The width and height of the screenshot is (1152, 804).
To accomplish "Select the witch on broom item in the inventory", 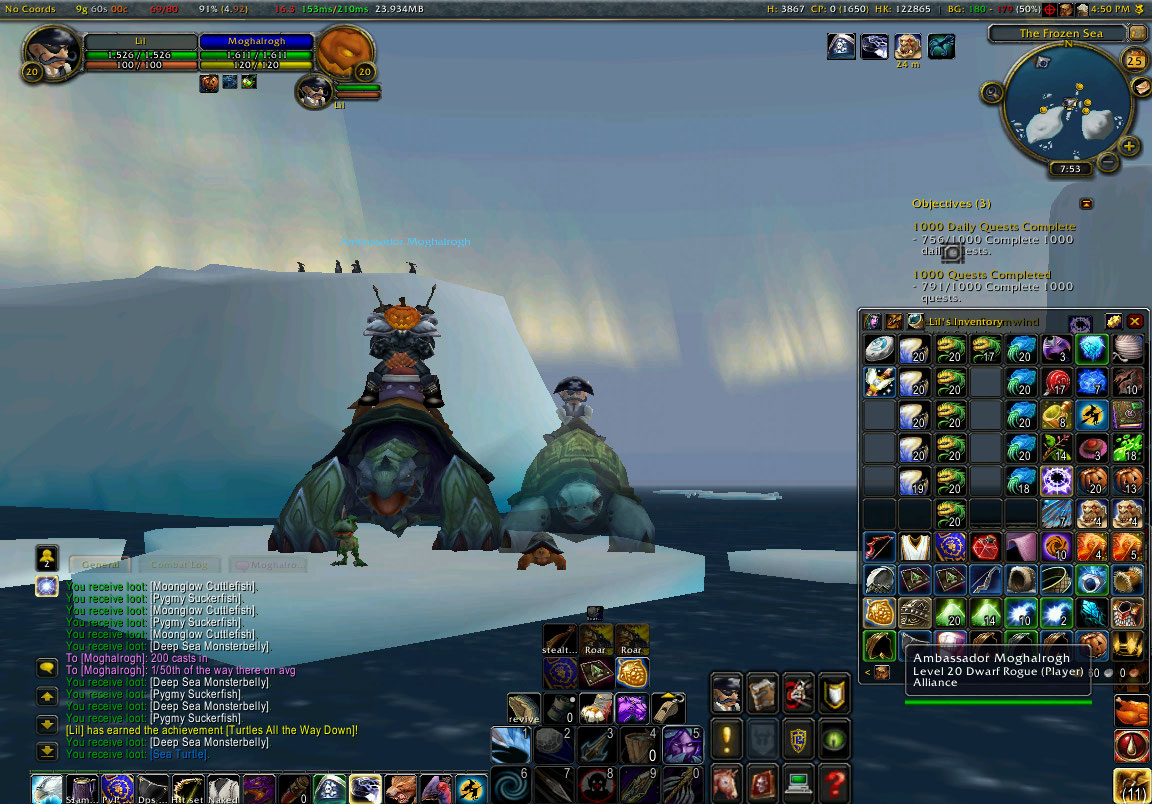I will tap(1093, 413).
